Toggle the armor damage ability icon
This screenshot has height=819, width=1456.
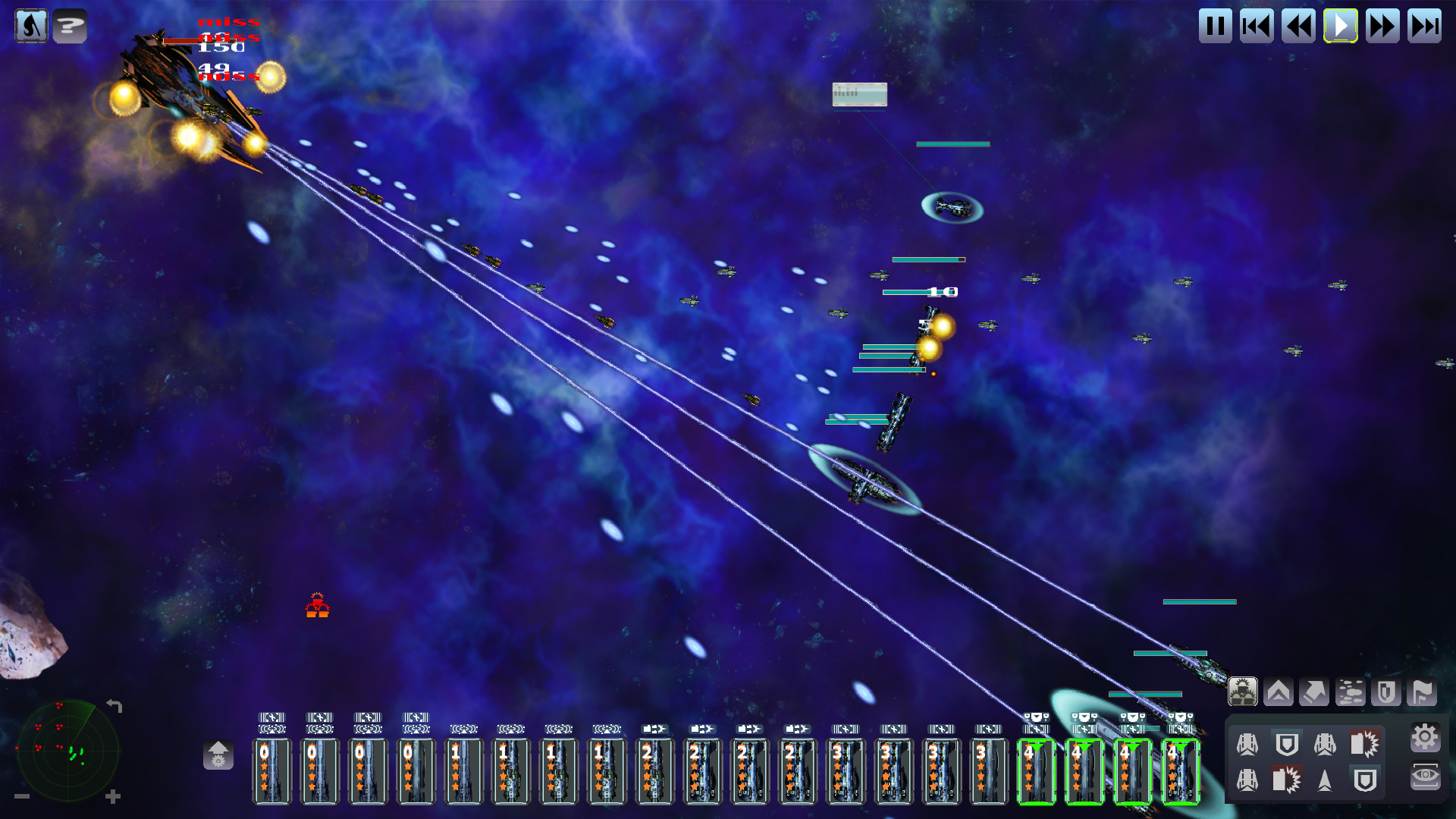[x=1363, y=745]
